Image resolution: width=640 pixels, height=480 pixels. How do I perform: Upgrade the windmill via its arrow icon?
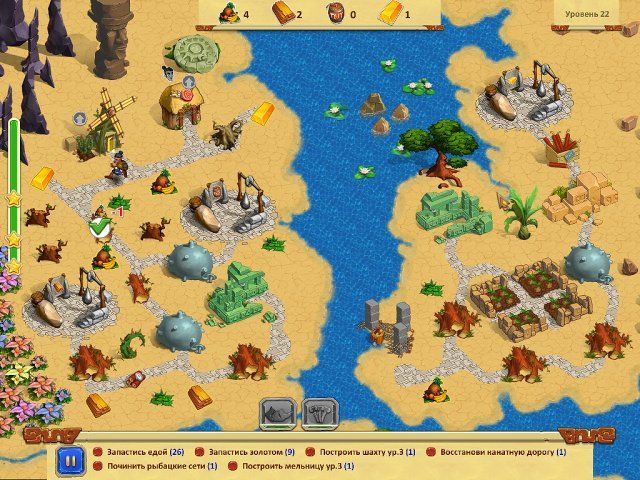pos(80,118)
